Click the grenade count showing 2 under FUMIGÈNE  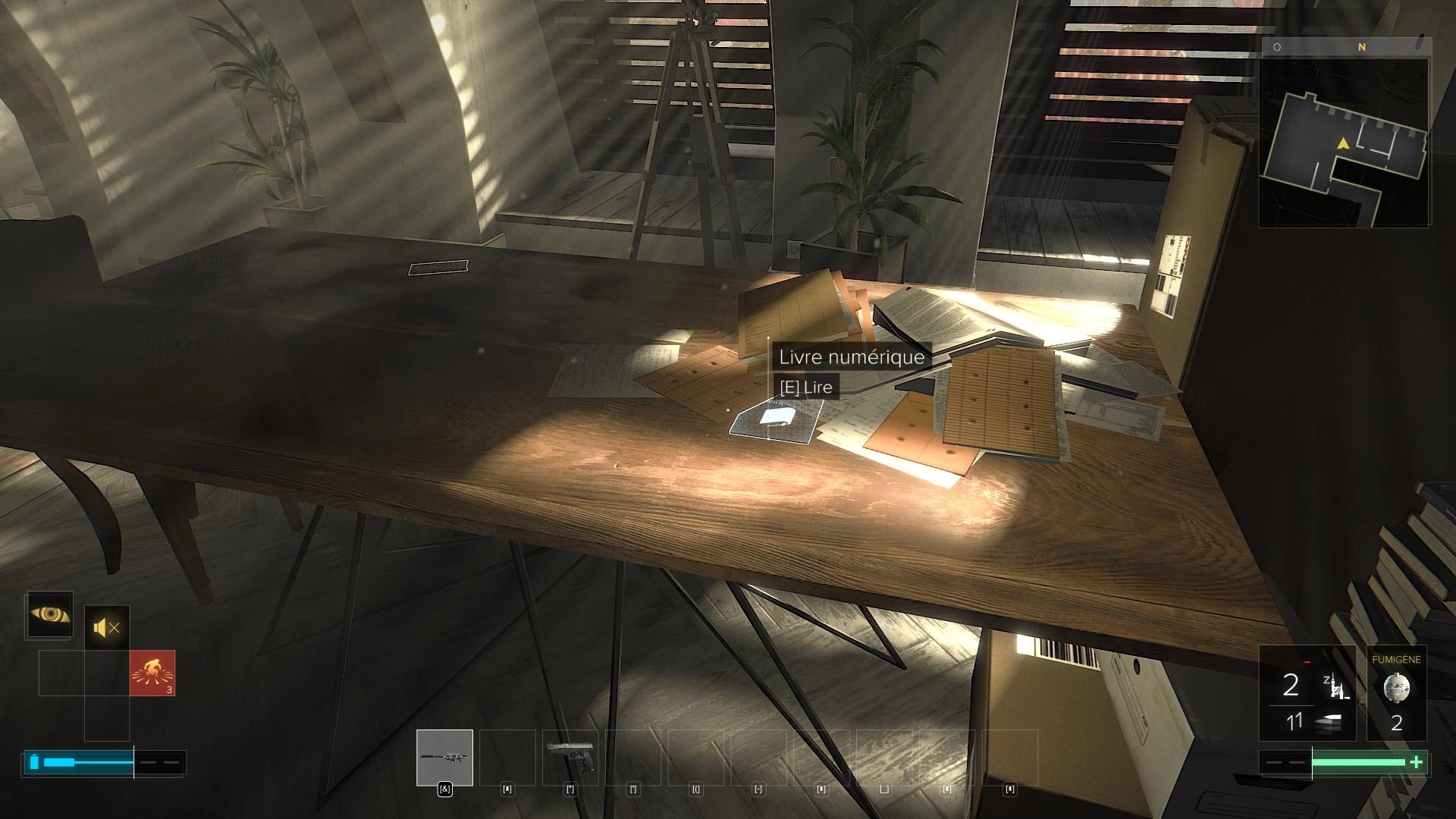[1396, 723]
